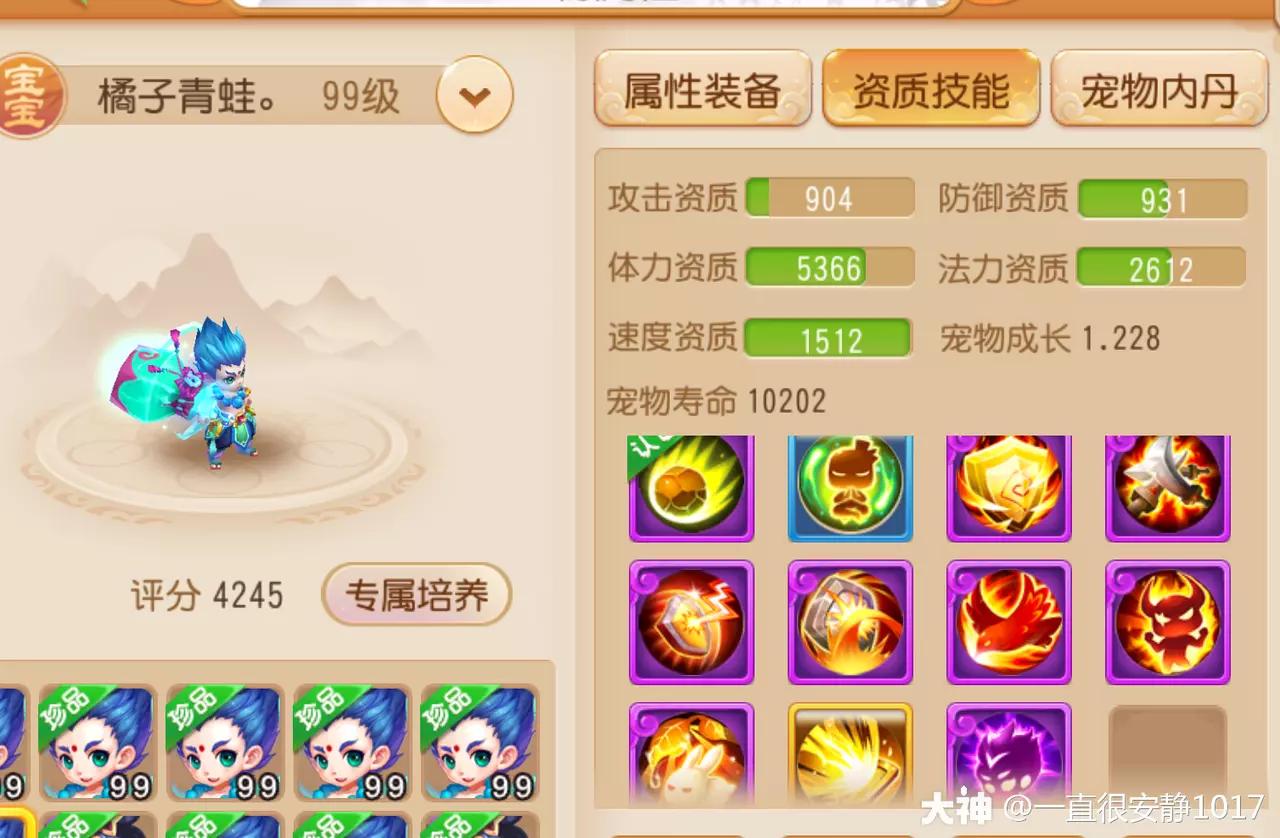Image resolution: width=1280 pixels, height=838 pixels.
Task: Click the golden lightning strike skill icon
Action: 850,760
